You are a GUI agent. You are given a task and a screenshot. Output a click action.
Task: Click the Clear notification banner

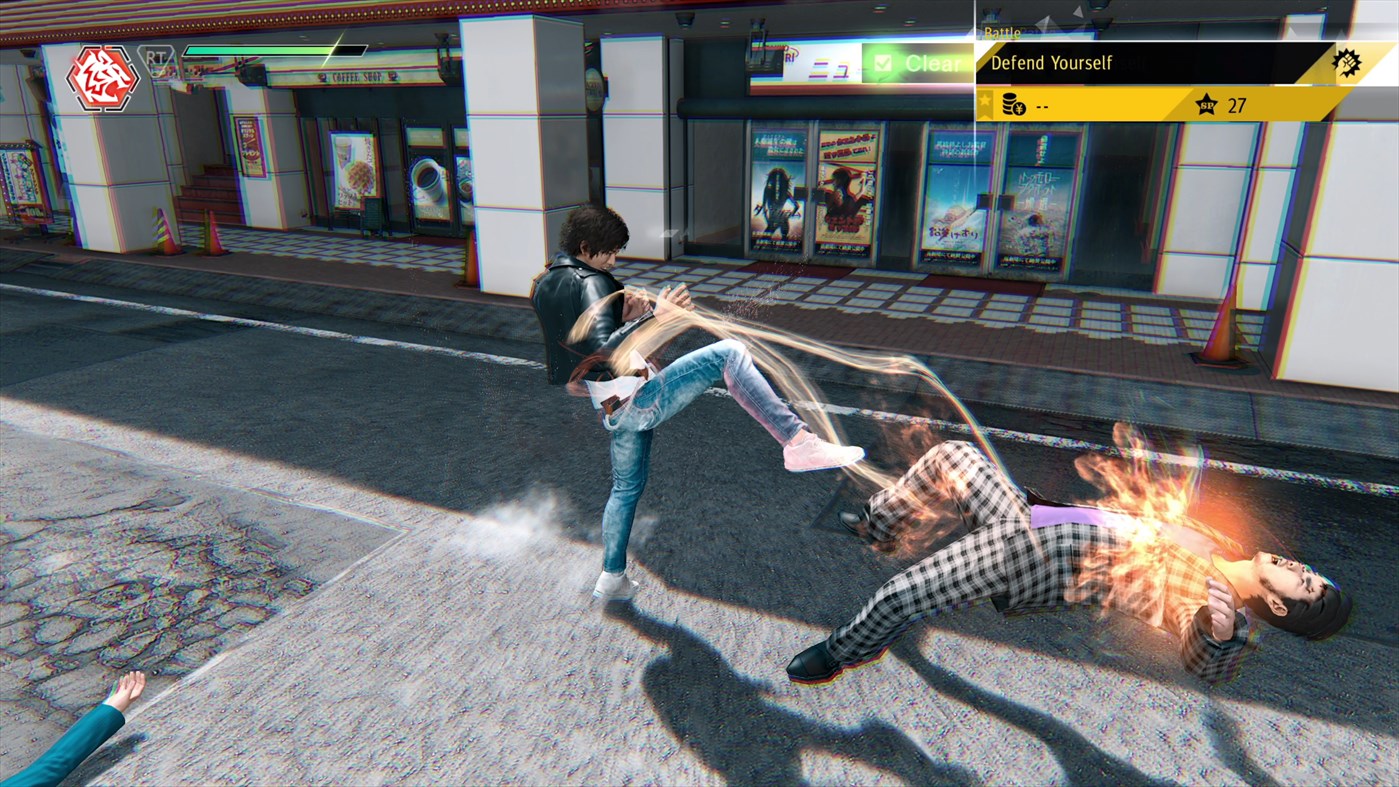tap(920, 63)
